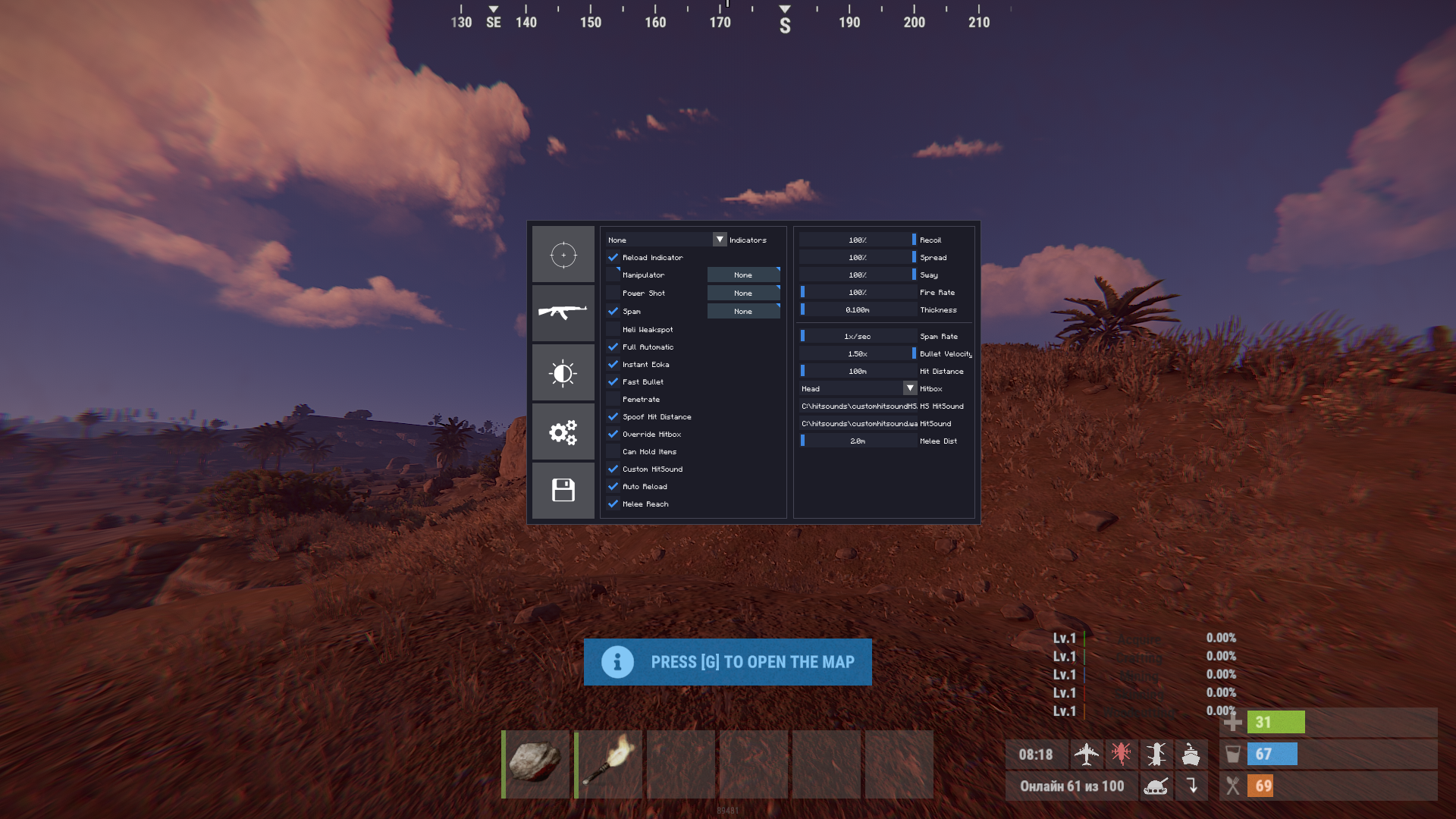The width and height of the screenshot is (1456, 819).
Task: Switch to the crosshair aim tab
Action: point(563,255)
